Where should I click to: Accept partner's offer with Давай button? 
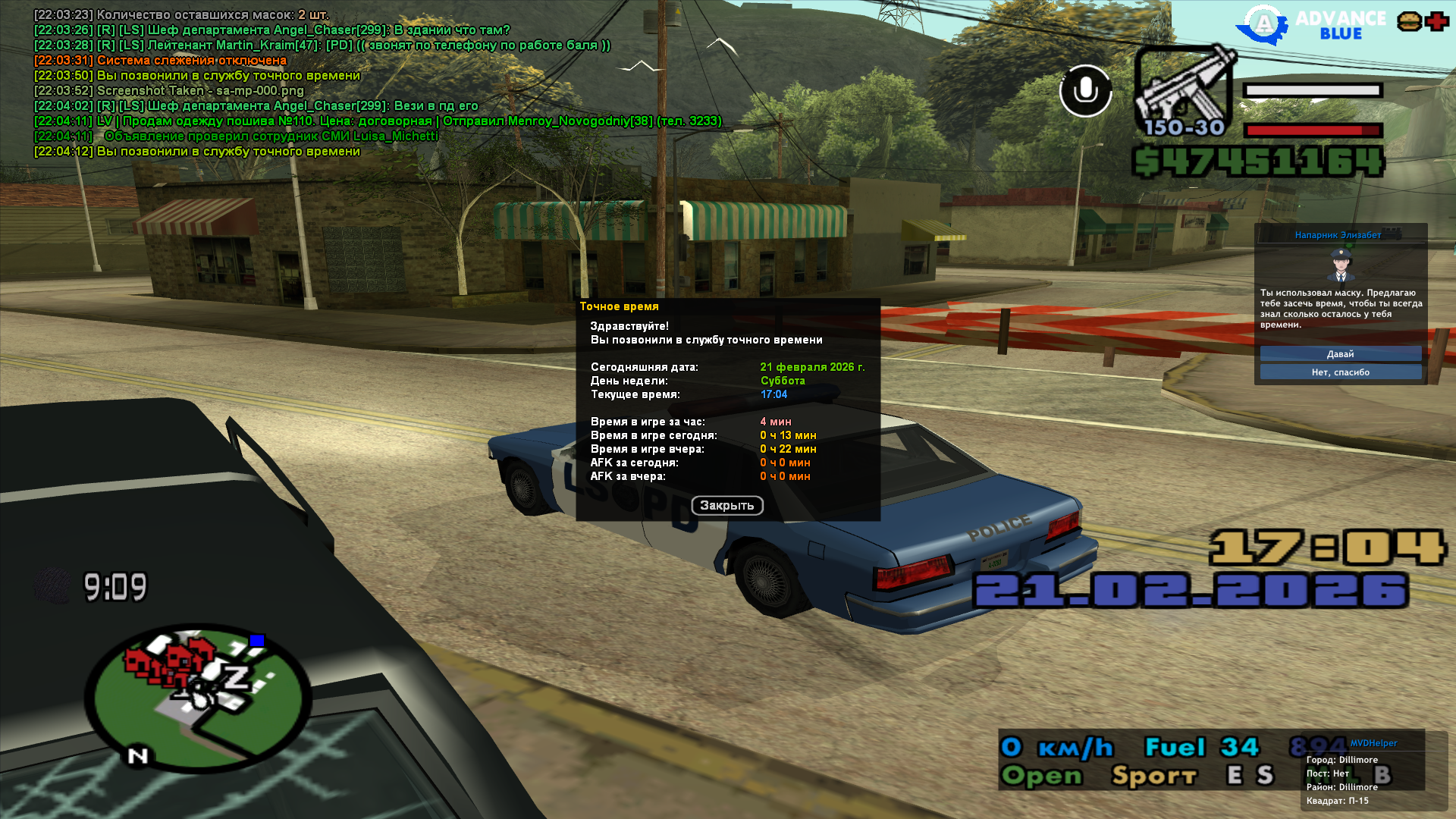pos(1340,354)
